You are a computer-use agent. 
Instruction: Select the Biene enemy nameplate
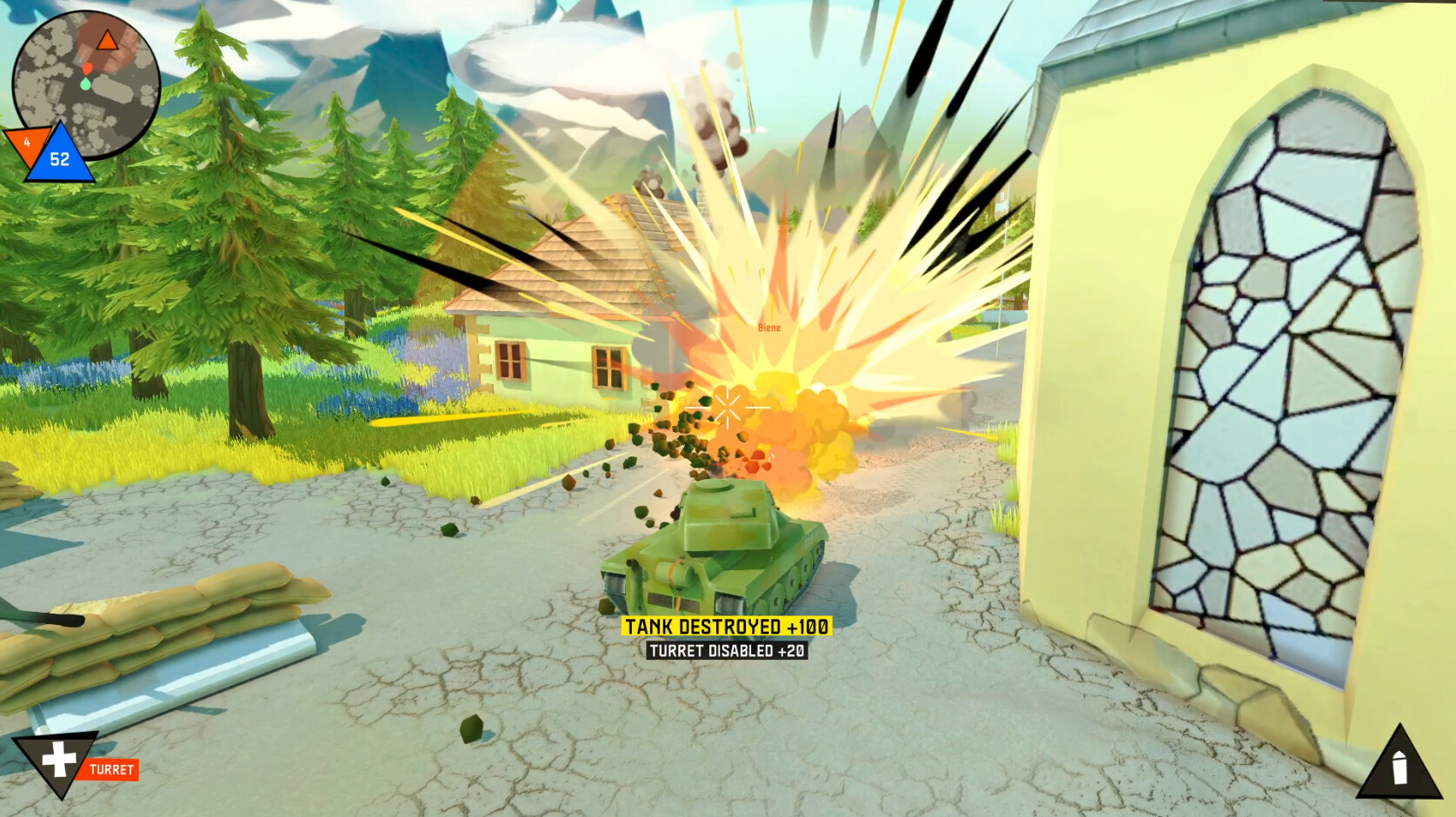coord(768,329)
